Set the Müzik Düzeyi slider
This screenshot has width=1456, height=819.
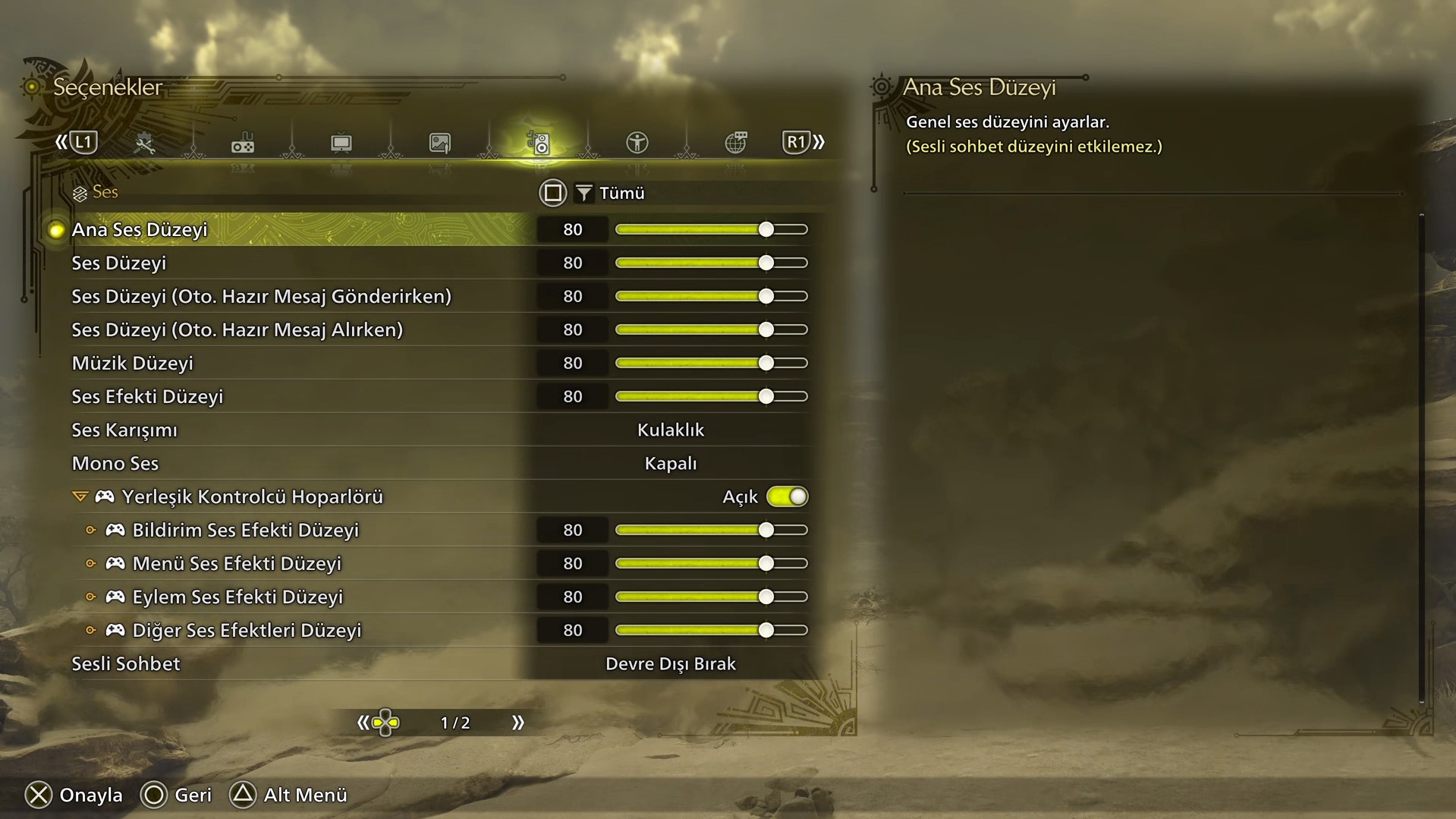point(766,363)
